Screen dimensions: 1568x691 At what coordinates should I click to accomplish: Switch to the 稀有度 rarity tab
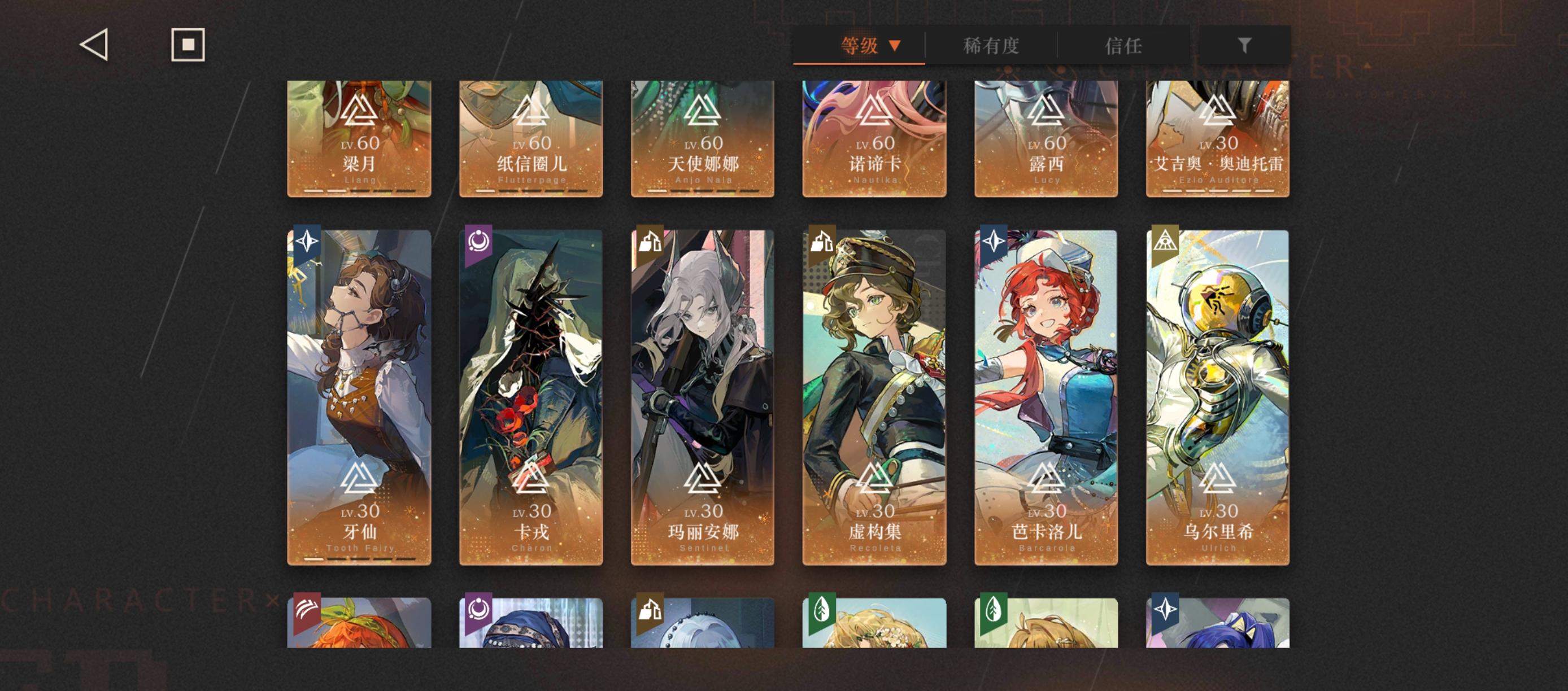click(990, 45)
